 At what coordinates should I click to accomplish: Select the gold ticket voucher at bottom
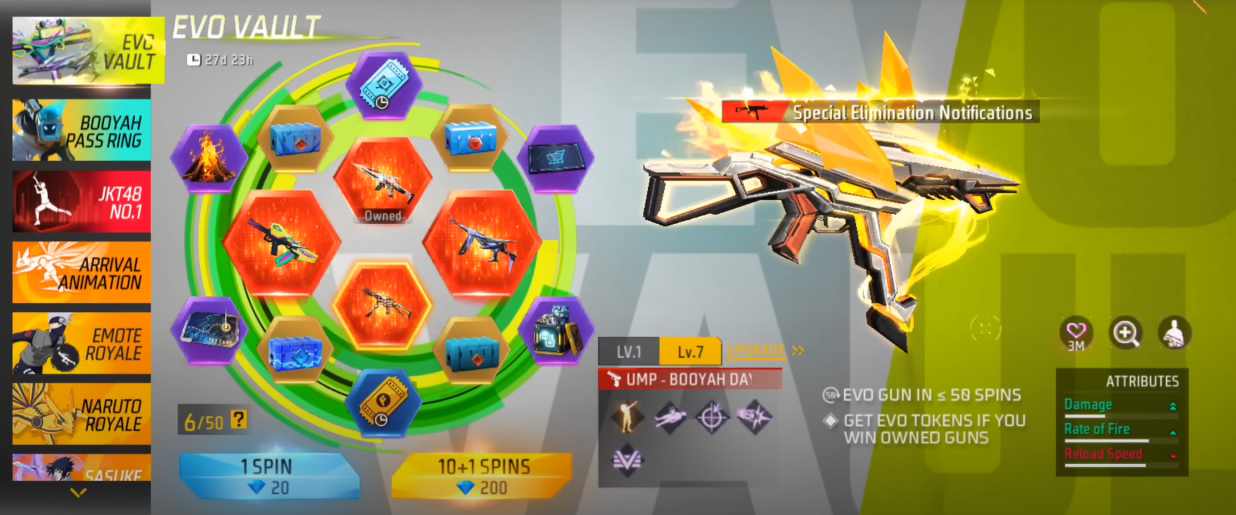click(383, 403)
